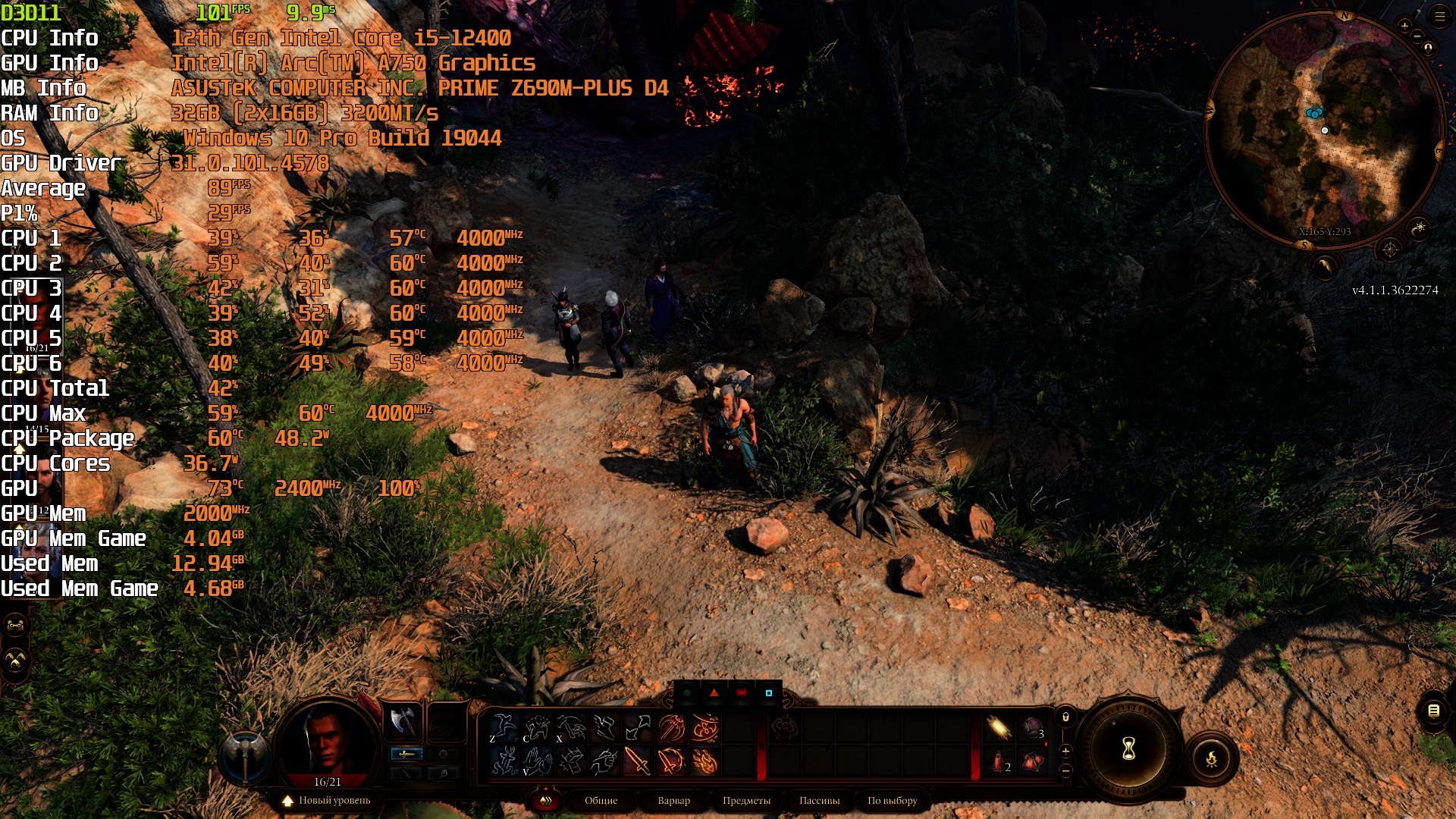Select the equipped axe weapon slot
1456x819 pixels.
[403, 720]
